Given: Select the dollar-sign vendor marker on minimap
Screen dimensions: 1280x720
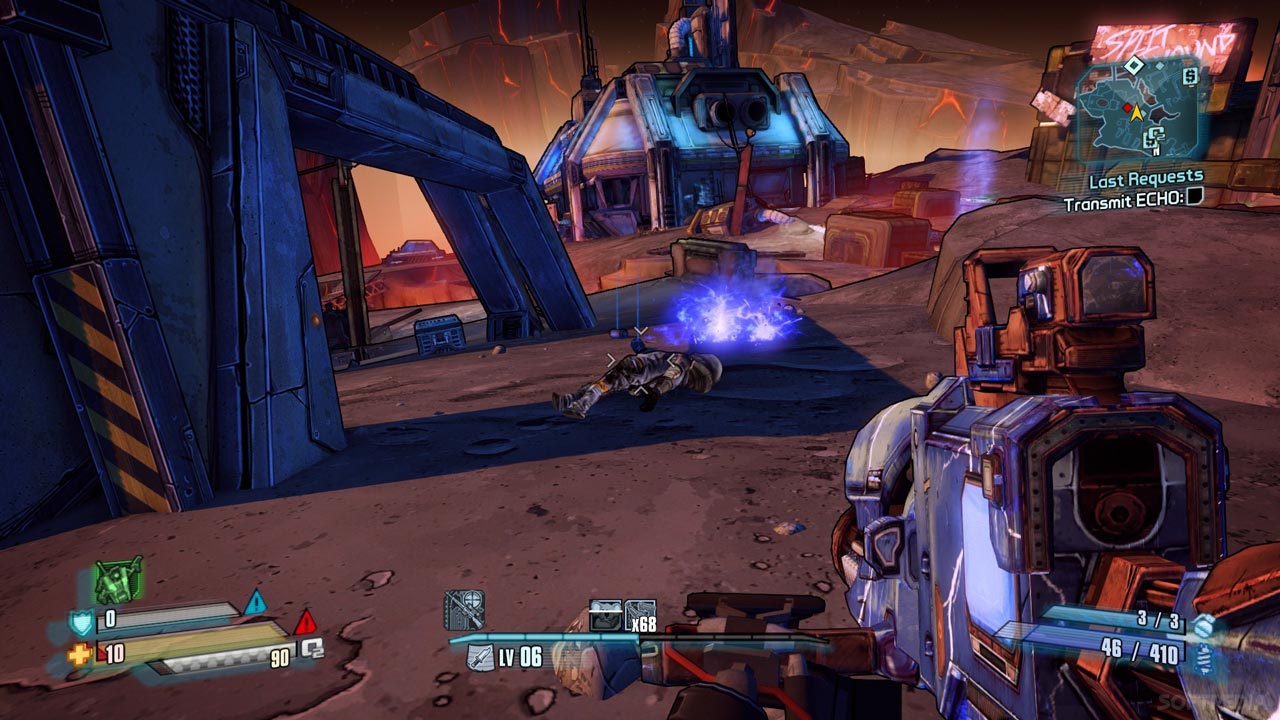Looking at the screenshot, I should pos(1189,75).
